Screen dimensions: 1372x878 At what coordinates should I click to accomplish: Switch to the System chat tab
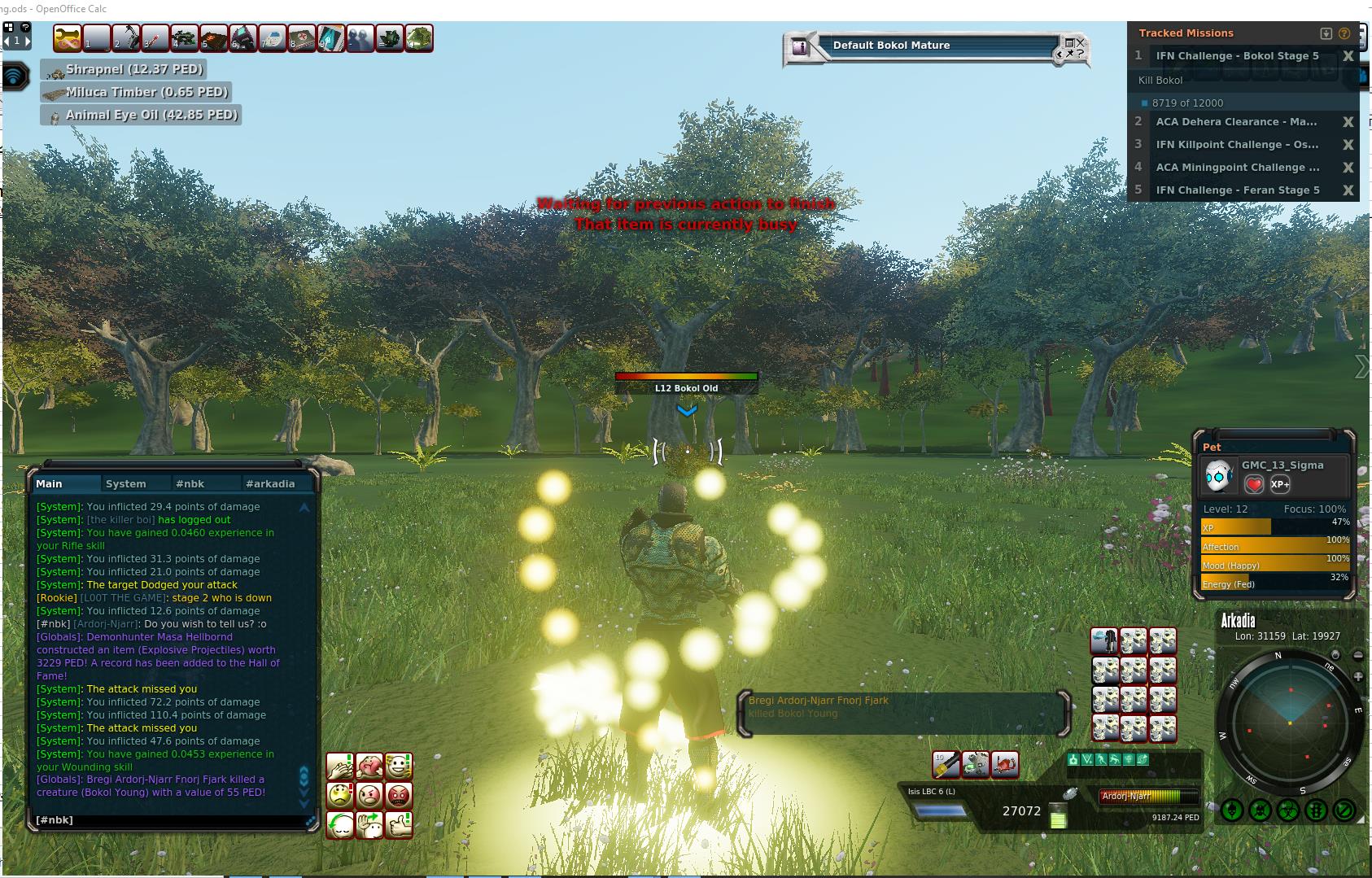click(x=126, y=483)
